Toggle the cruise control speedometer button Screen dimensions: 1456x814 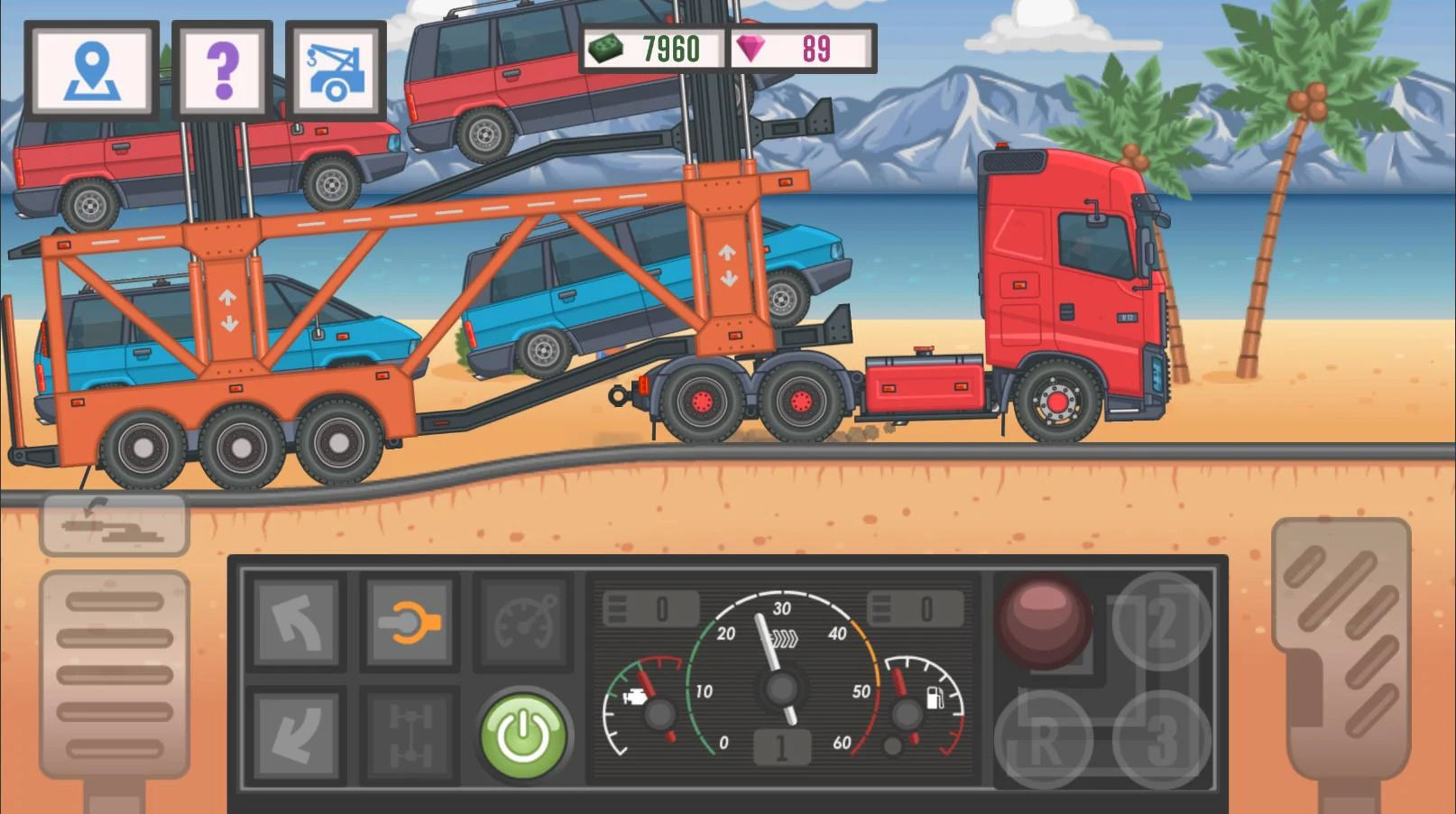click(523, 622)
